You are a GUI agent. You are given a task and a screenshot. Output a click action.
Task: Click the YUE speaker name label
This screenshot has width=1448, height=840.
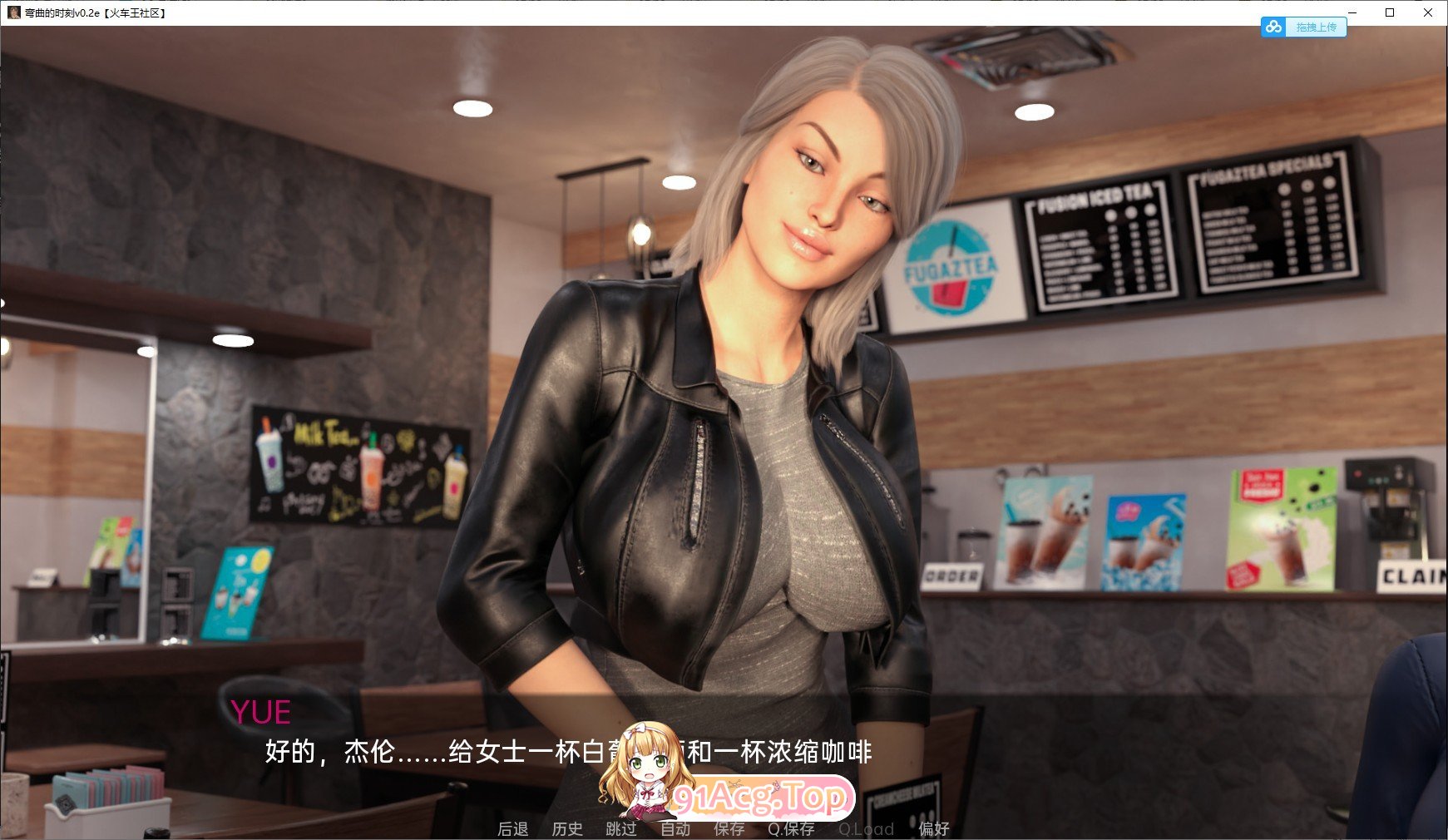(x=261, y=712)
